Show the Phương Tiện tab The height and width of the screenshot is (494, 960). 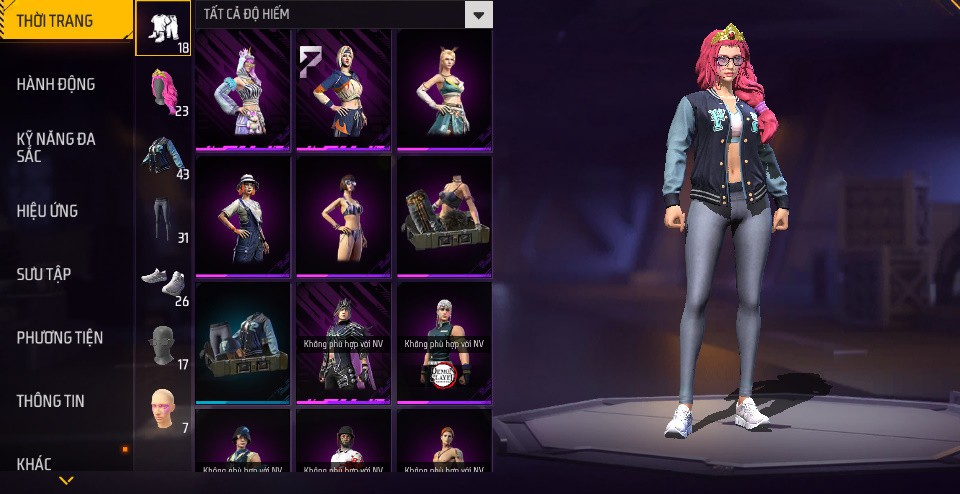coord(60,338)
